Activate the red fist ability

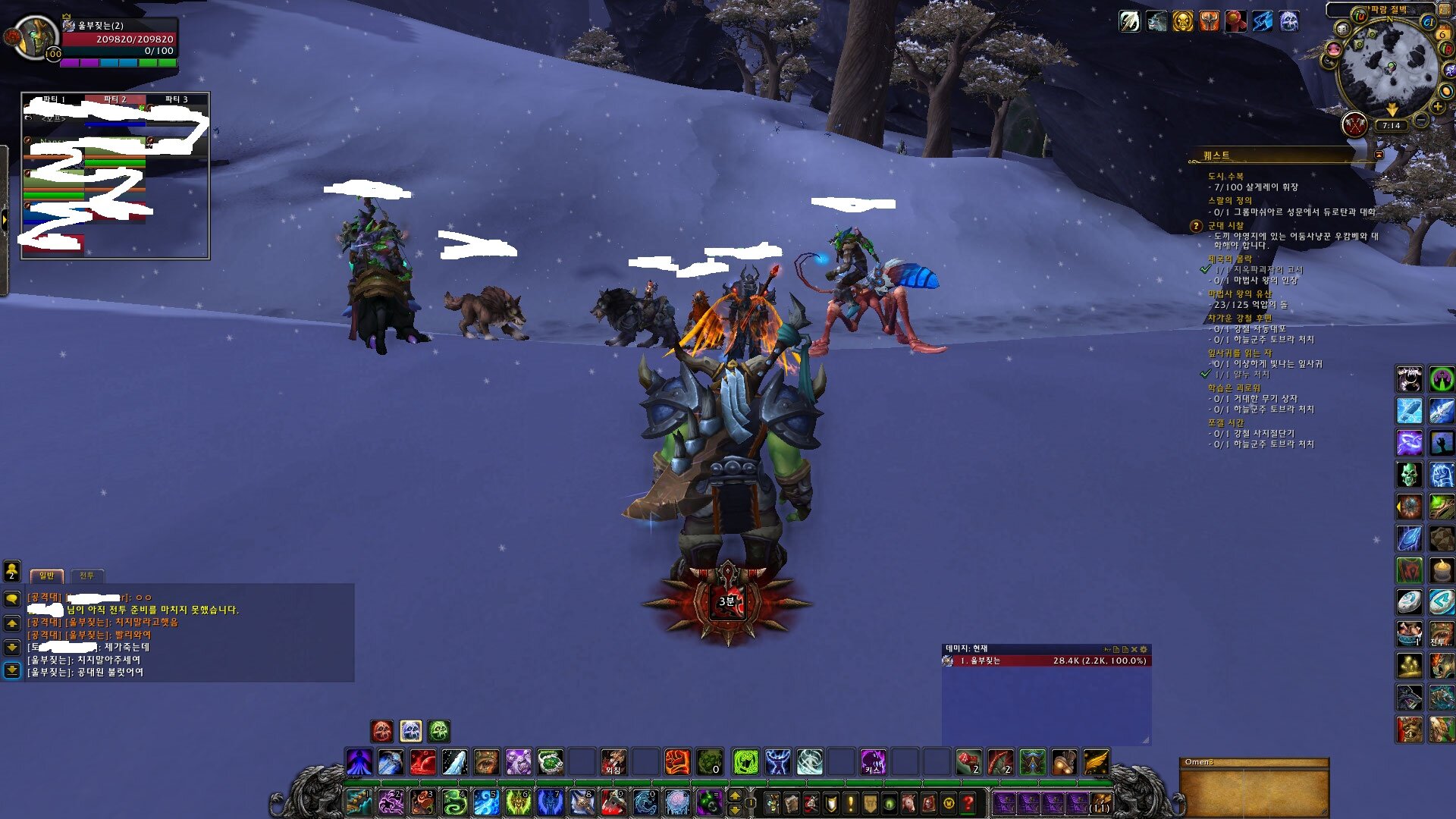pyautogui.click(x=677, y=761)
